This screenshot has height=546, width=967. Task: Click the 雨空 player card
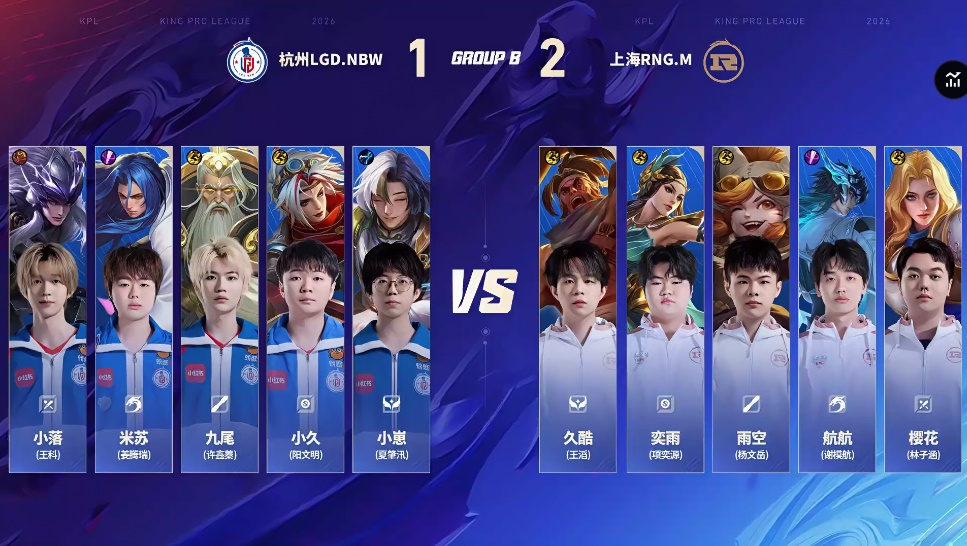click(x=751, y=309)
